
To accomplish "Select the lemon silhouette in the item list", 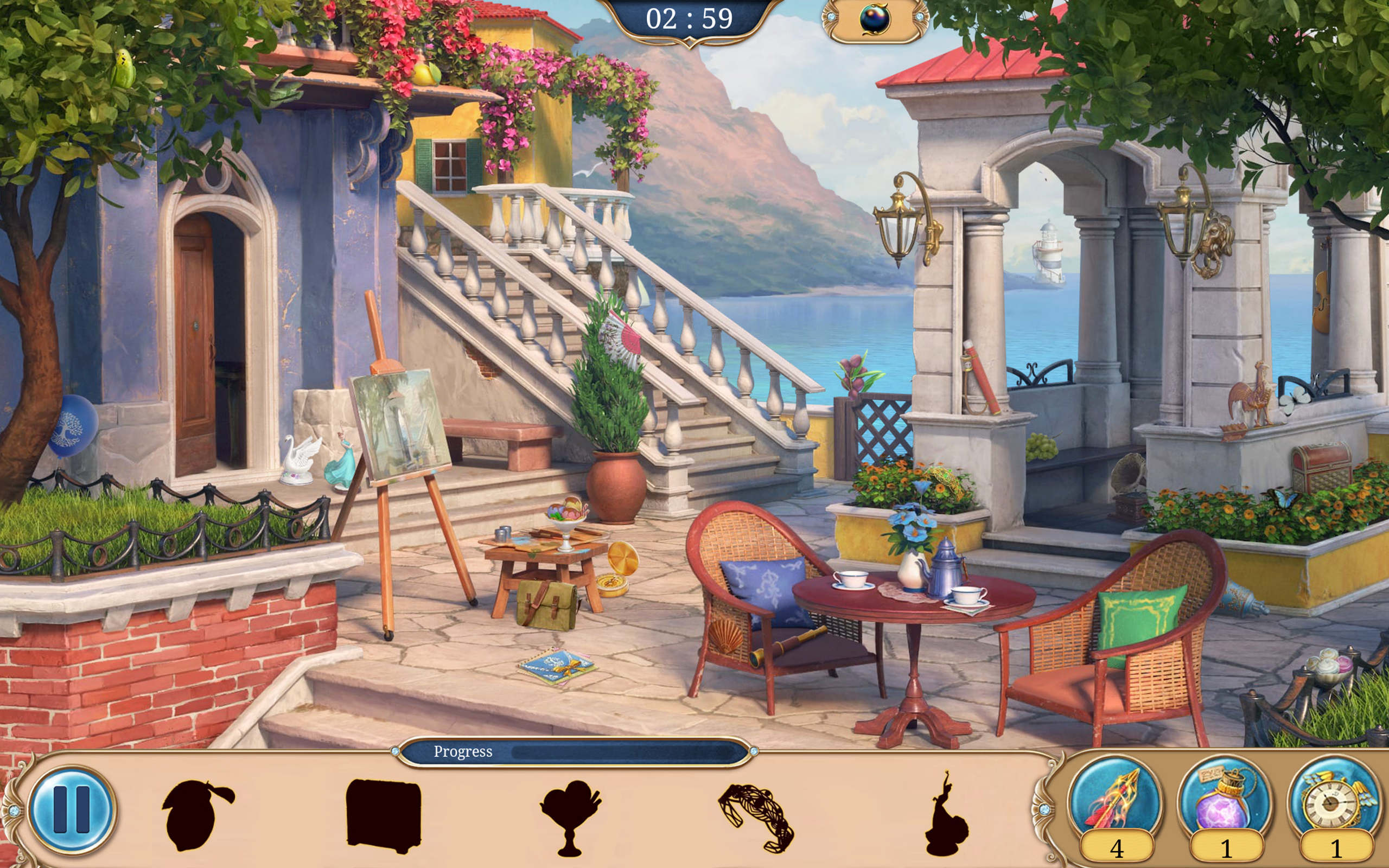I will pos(195,814).
